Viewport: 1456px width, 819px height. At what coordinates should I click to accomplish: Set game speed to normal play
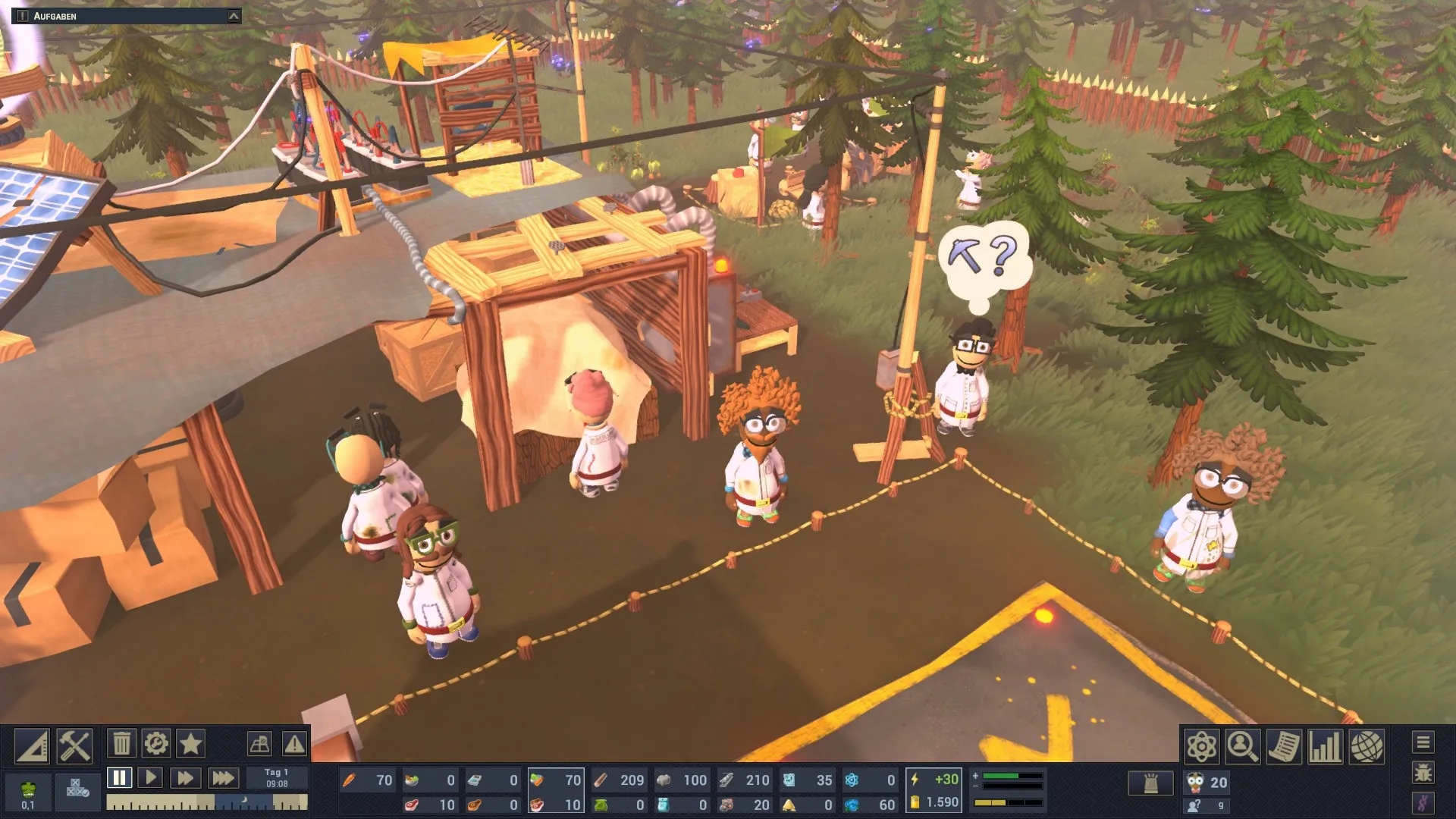(150, 778)
